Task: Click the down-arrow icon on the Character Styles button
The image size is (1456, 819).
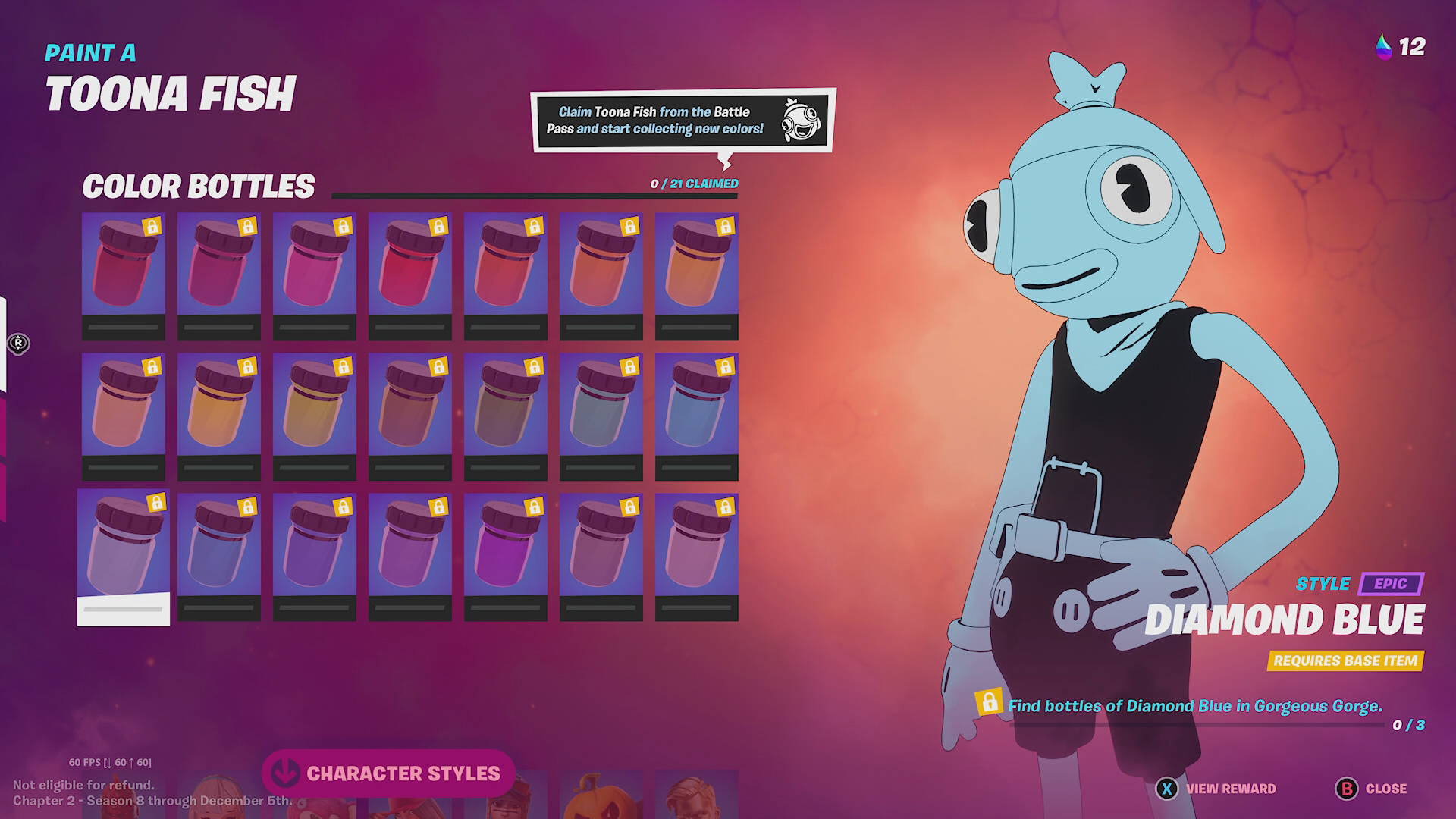Action: pos(287,773)
